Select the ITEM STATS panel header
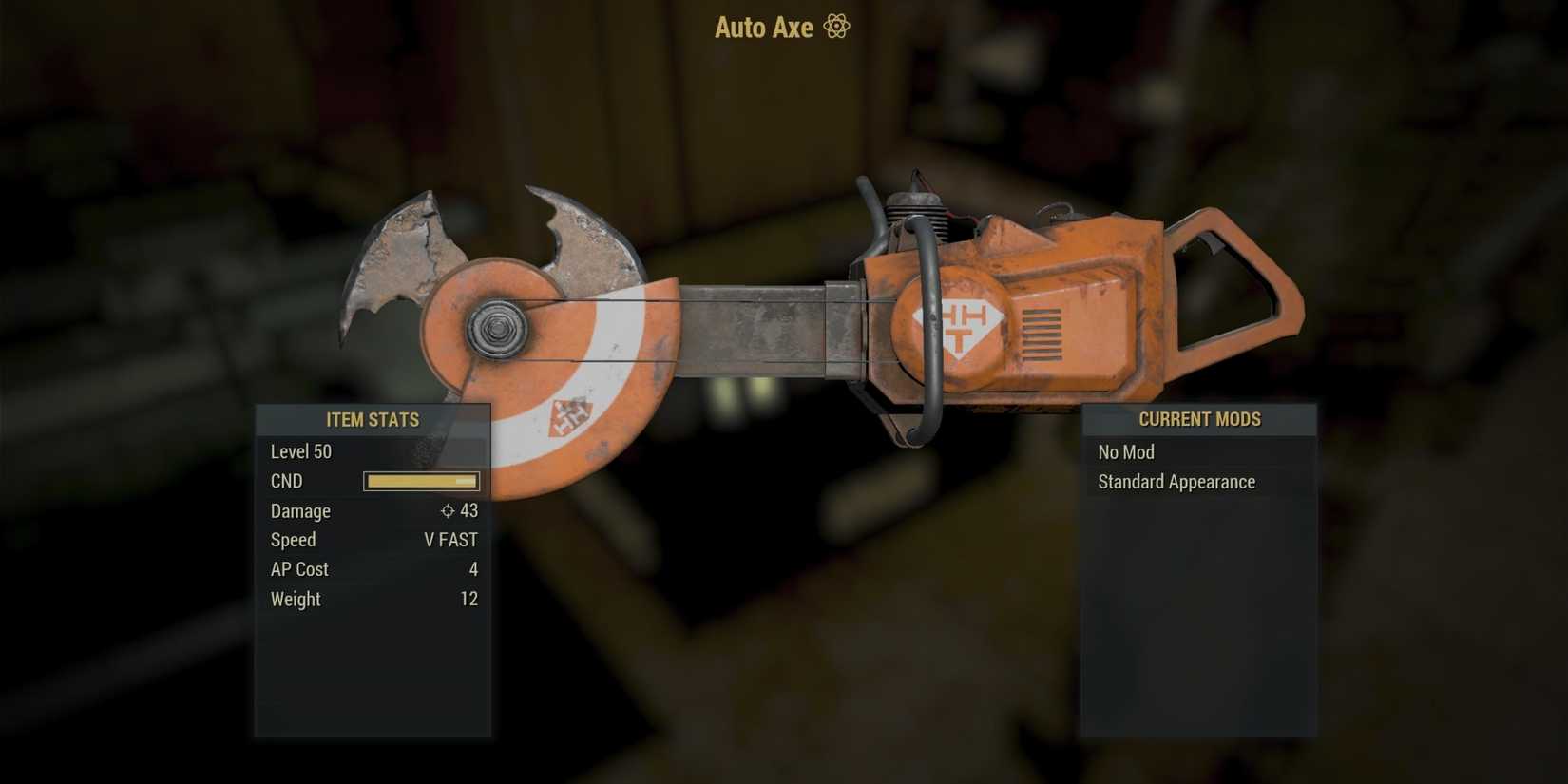This screenshot has width=1568, height=784. 373,419
